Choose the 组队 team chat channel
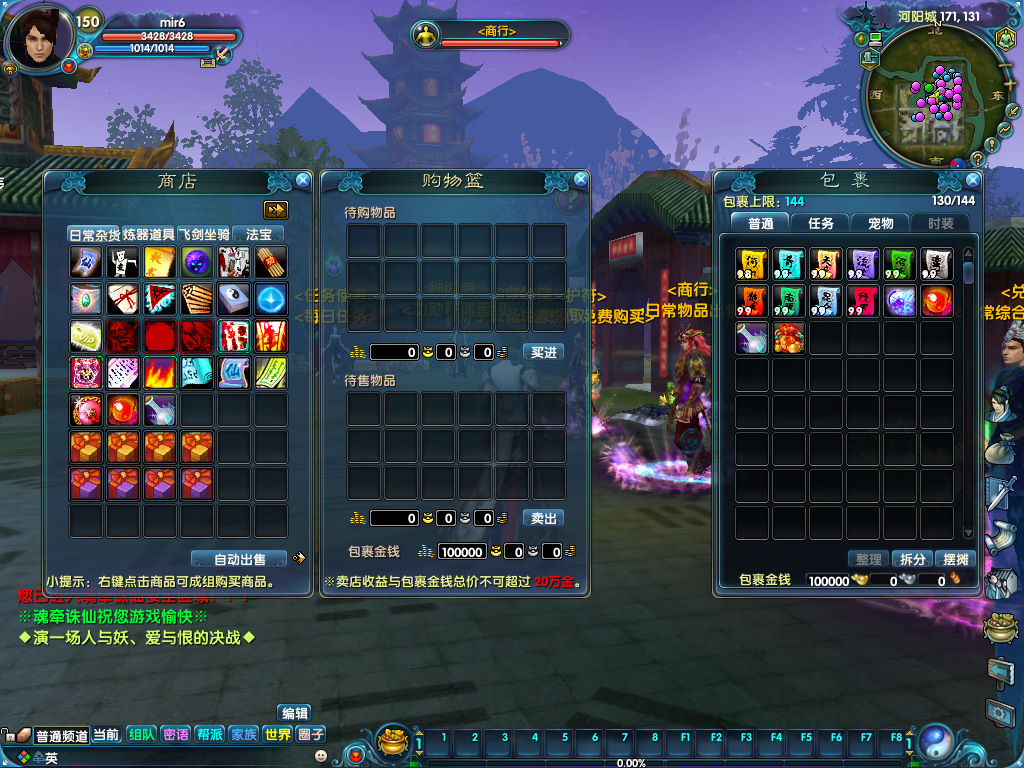Image resolution: width=1024 pixels, height=768 pixels. tap(141, 734)
